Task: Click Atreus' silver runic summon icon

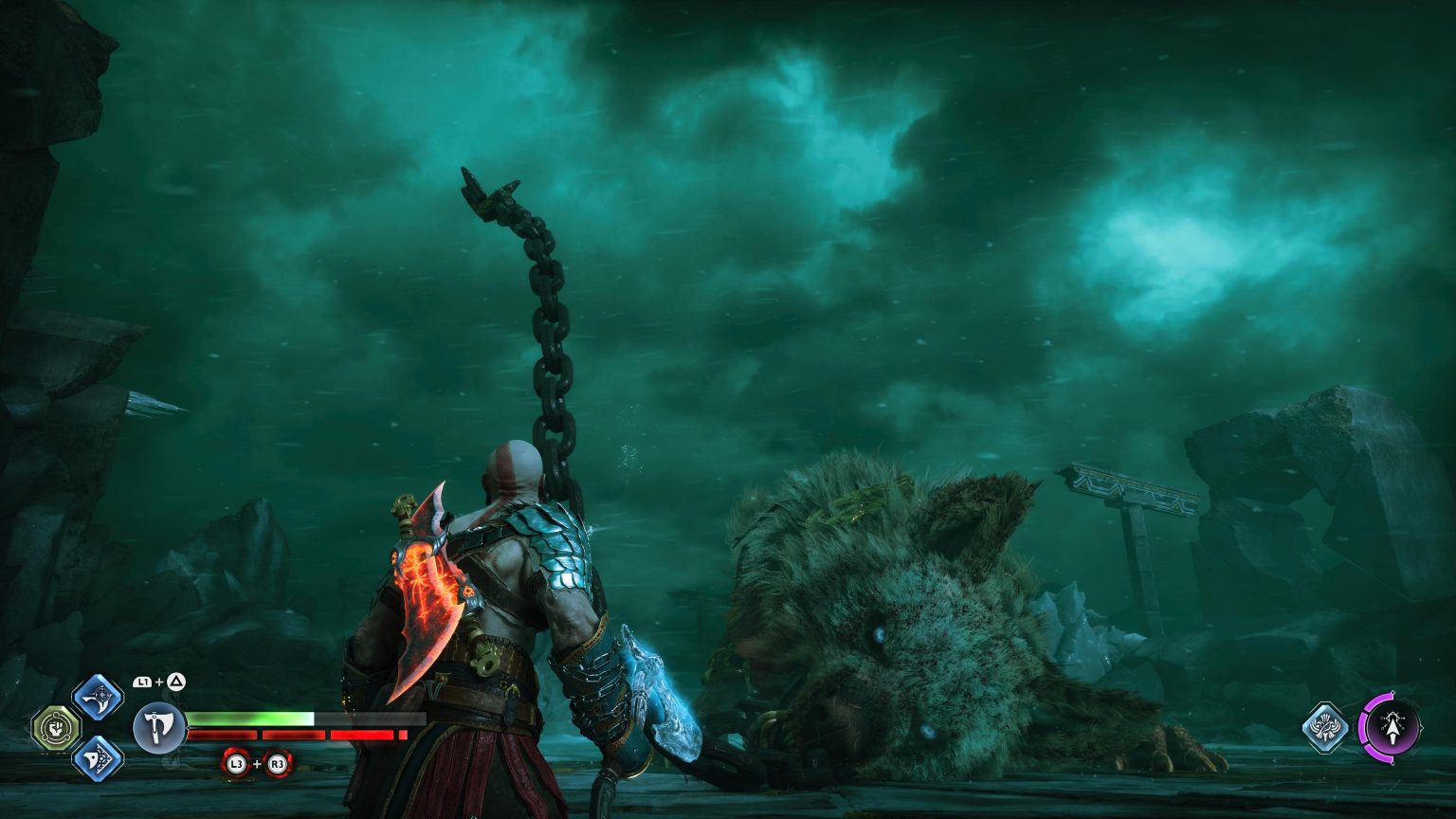Action: point(1325,727)
